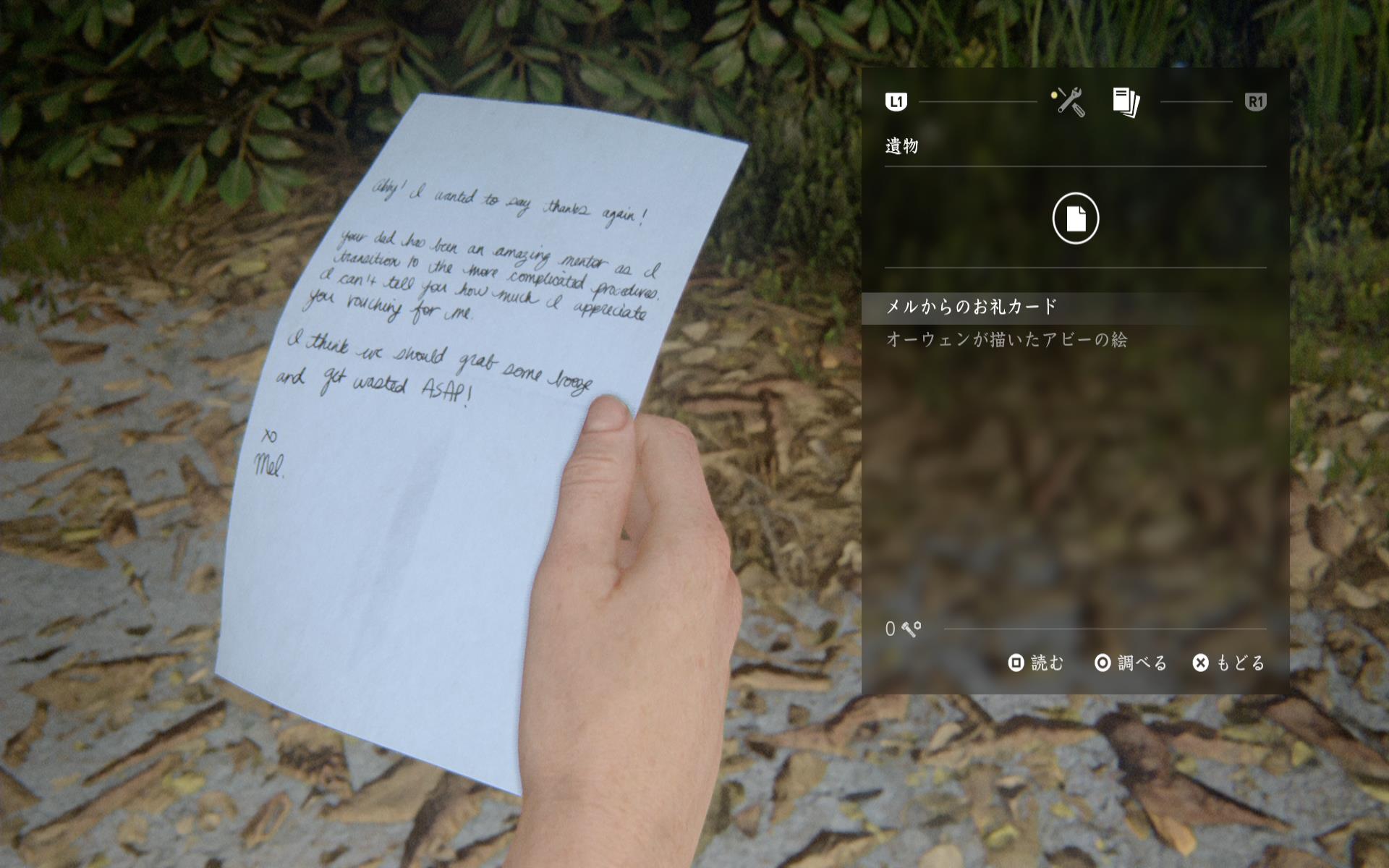Open the artifacts documents tab
The image size is (1389, 868).
(x=1126, y=102)
